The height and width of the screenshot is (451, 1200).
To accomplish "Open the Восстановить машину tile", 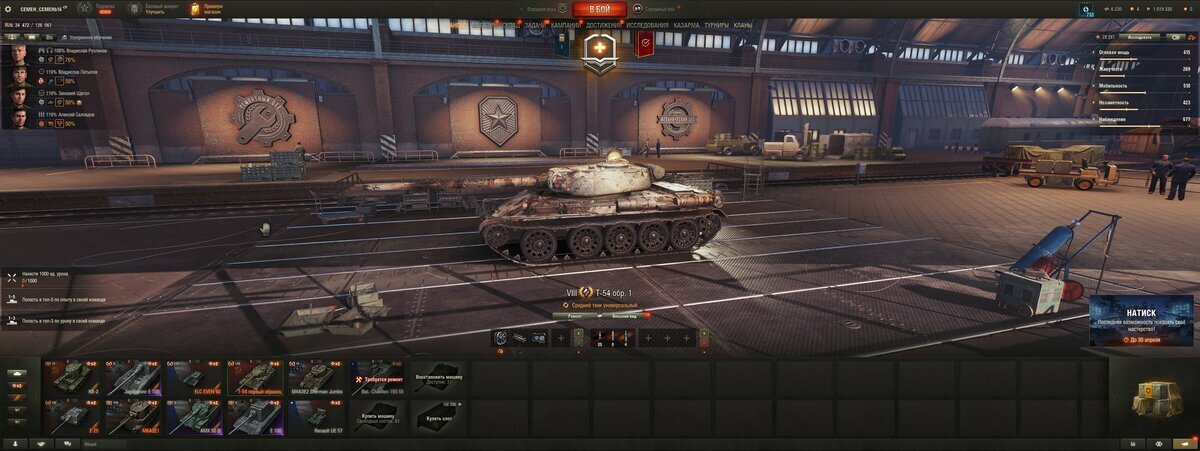I will (x=438, y=377).
